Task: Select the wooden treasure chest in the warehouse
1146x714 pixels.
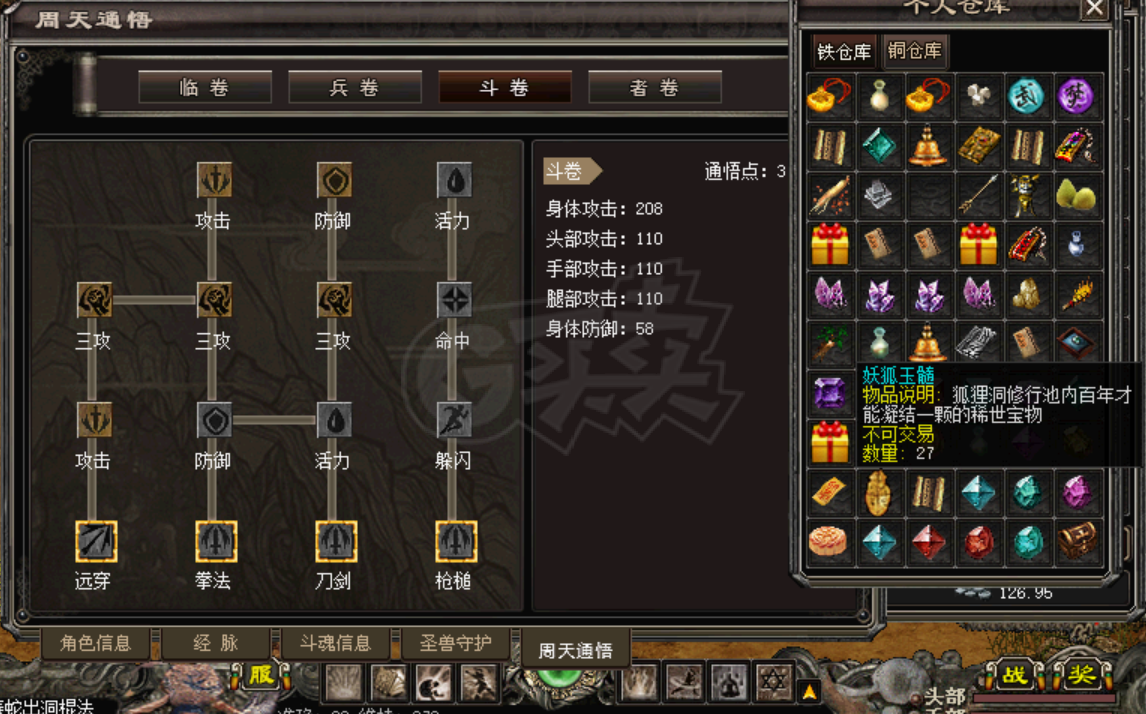Action: 1077,541
